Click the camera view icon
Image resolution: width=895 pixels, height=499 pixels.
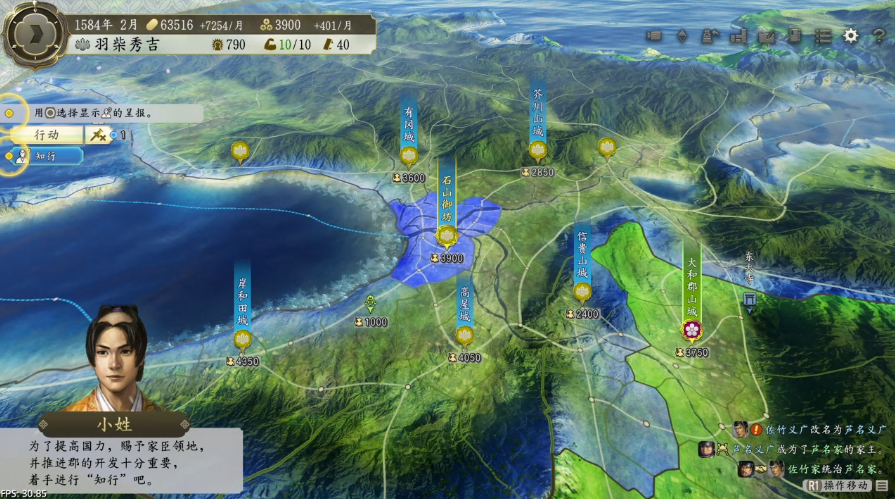[x=654, y=35]
